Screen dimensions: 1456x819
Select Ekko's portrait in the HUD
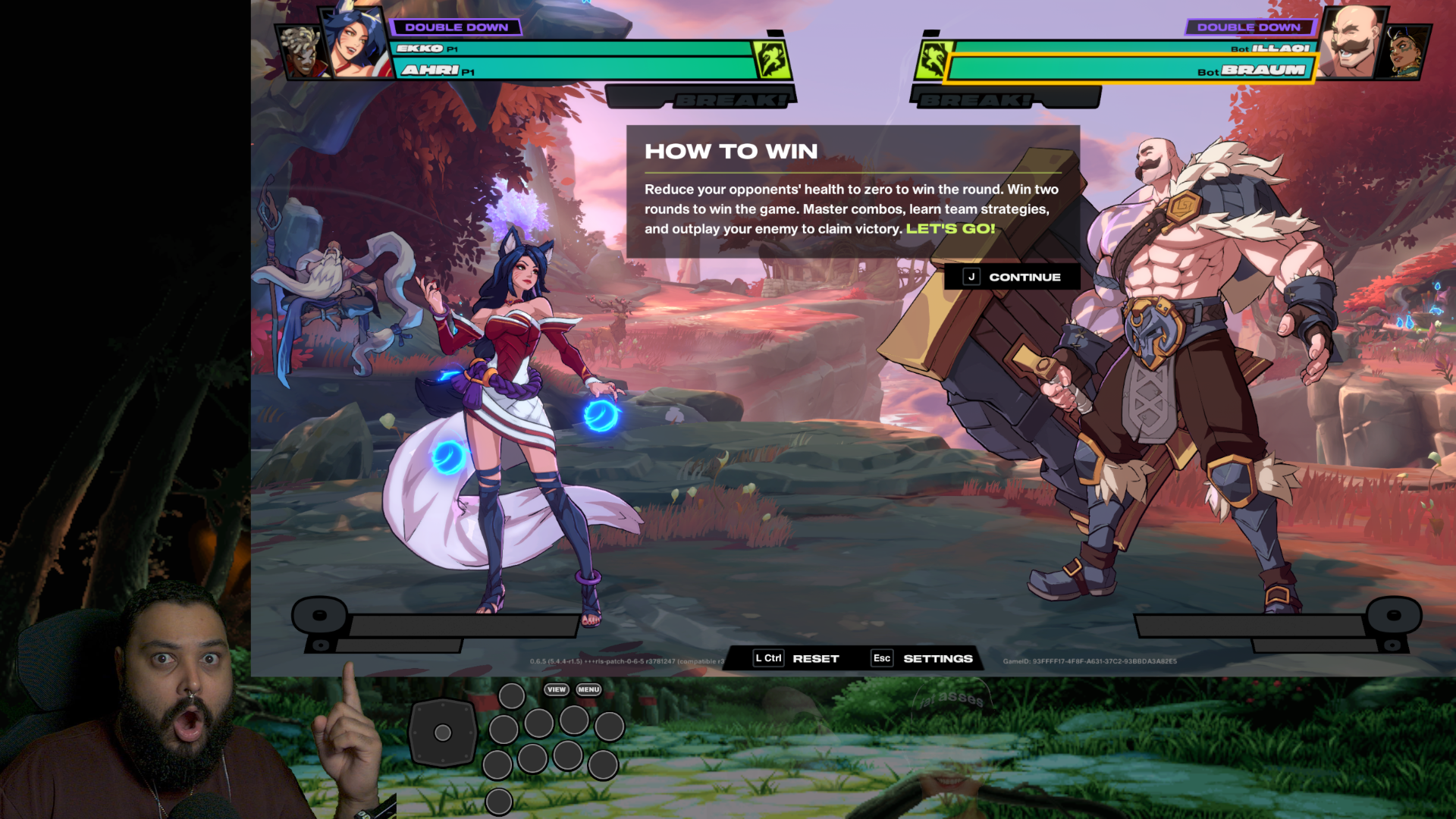302,53
